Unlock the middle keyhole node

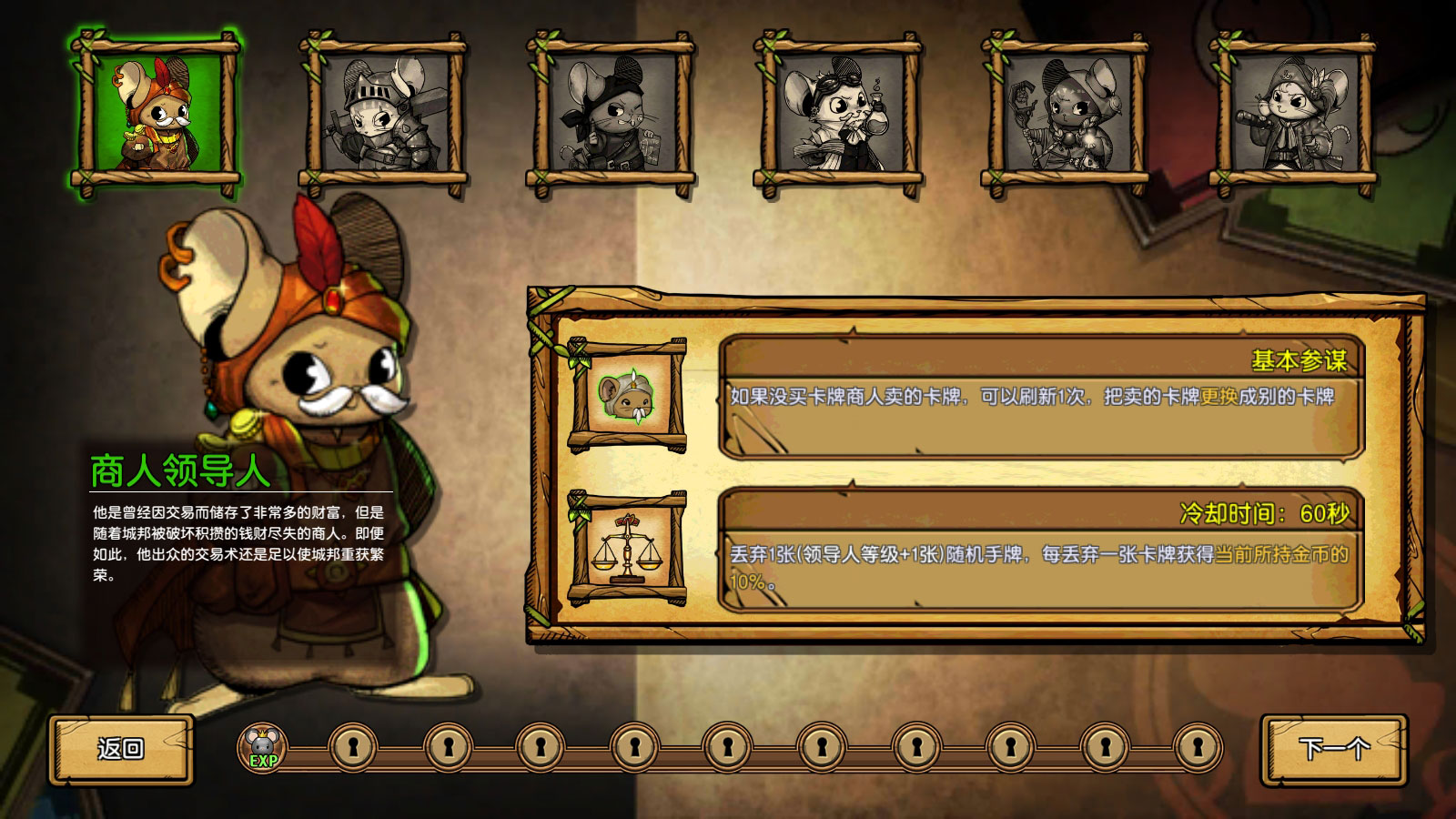pyautogui.click(x=726, y=746)
